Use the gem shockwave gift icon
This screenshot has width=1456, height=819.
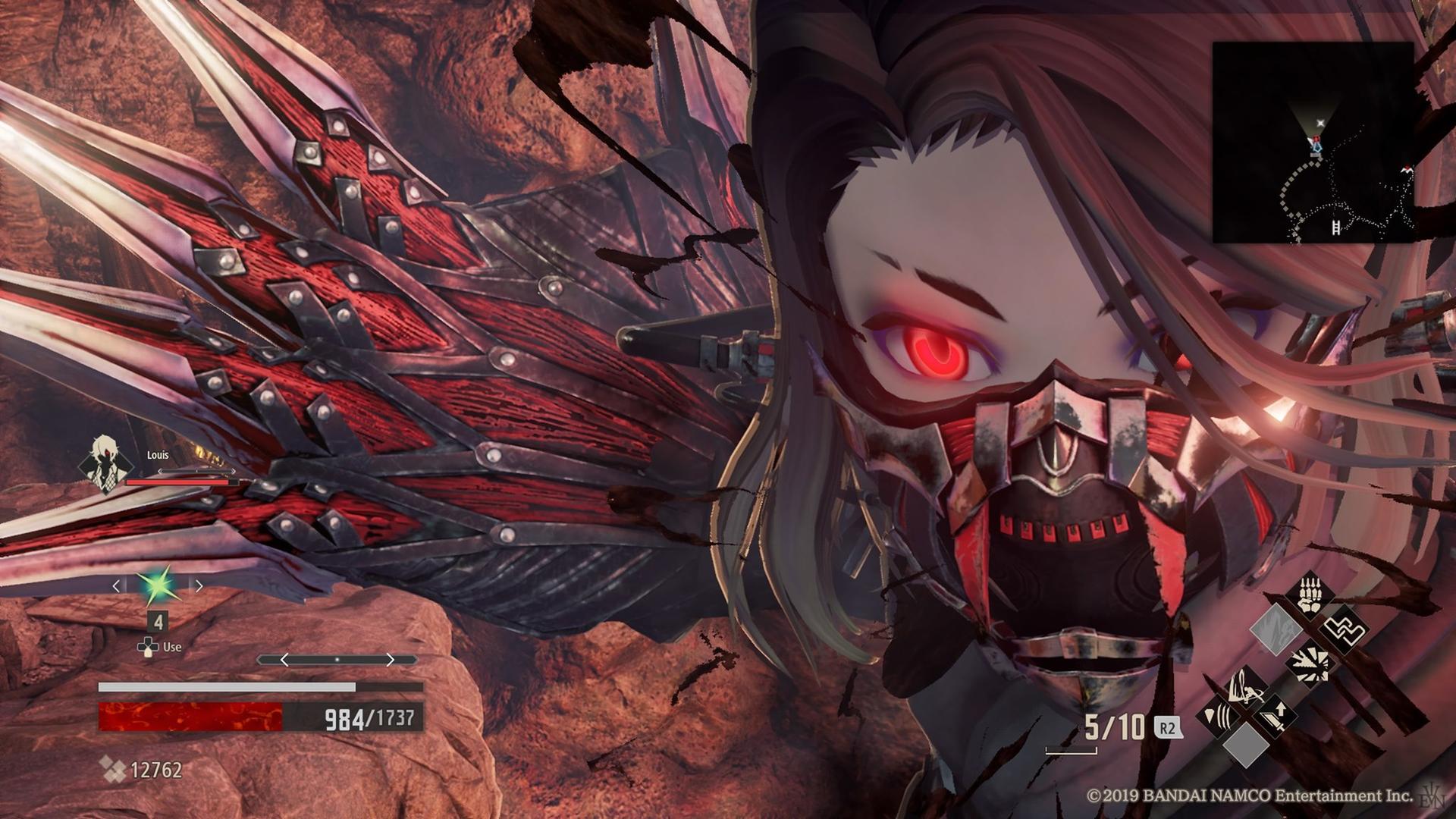1217,717
